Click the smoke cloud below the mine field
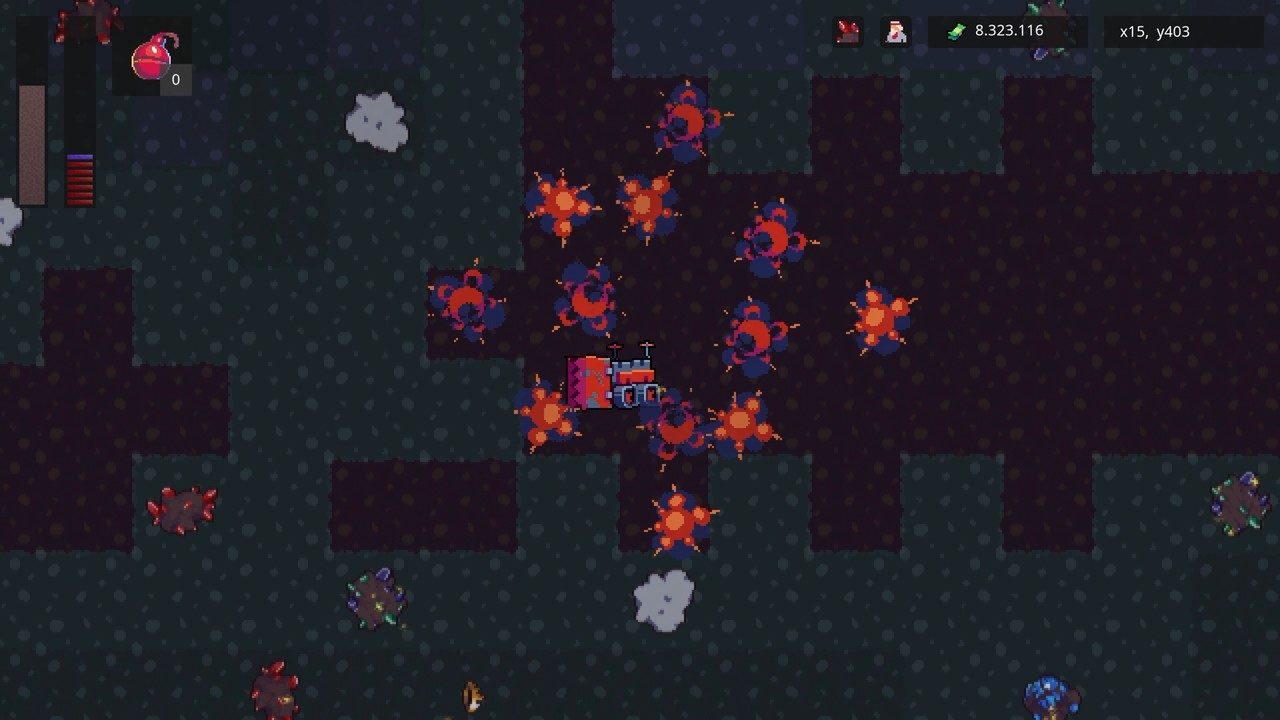The width and height of the screenshot is (1280, 720). (663, 600)
